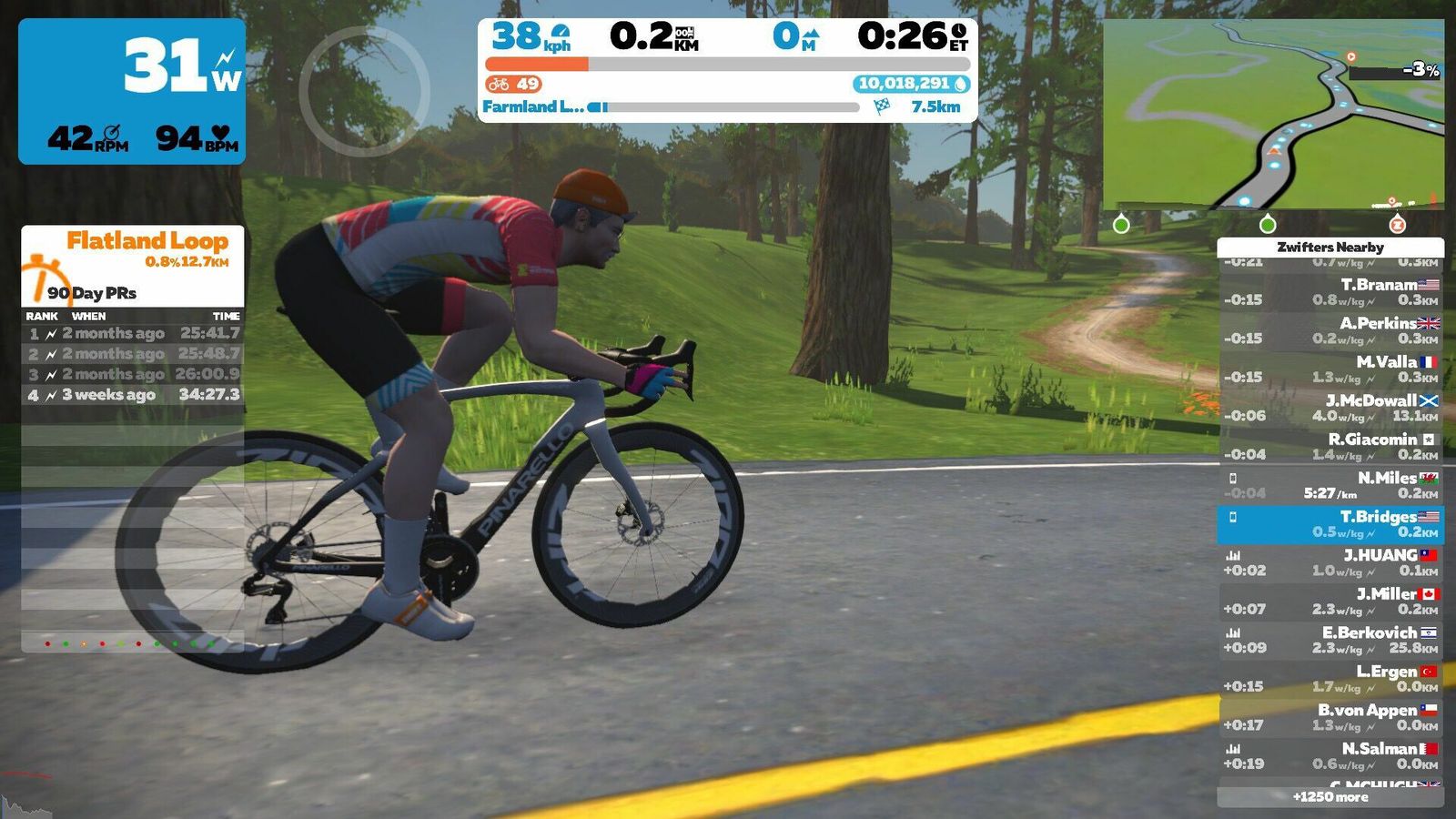Click the empty PowerUp ring
This screenshot has width=1456, height=819.
(x=364, y=92)
